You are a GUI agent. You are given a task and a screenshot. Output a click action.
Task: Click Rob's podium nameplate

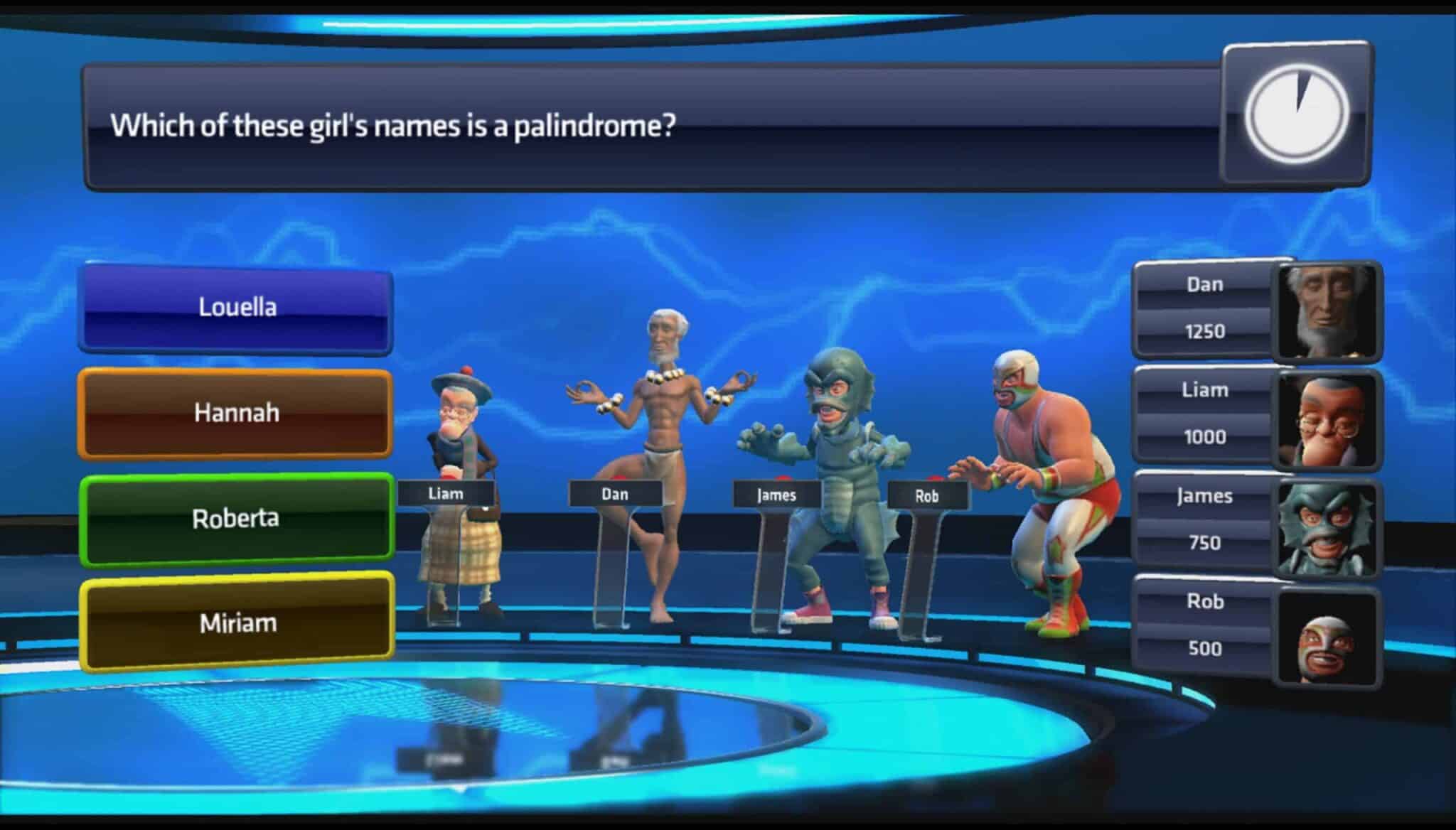tap(926, 496)
